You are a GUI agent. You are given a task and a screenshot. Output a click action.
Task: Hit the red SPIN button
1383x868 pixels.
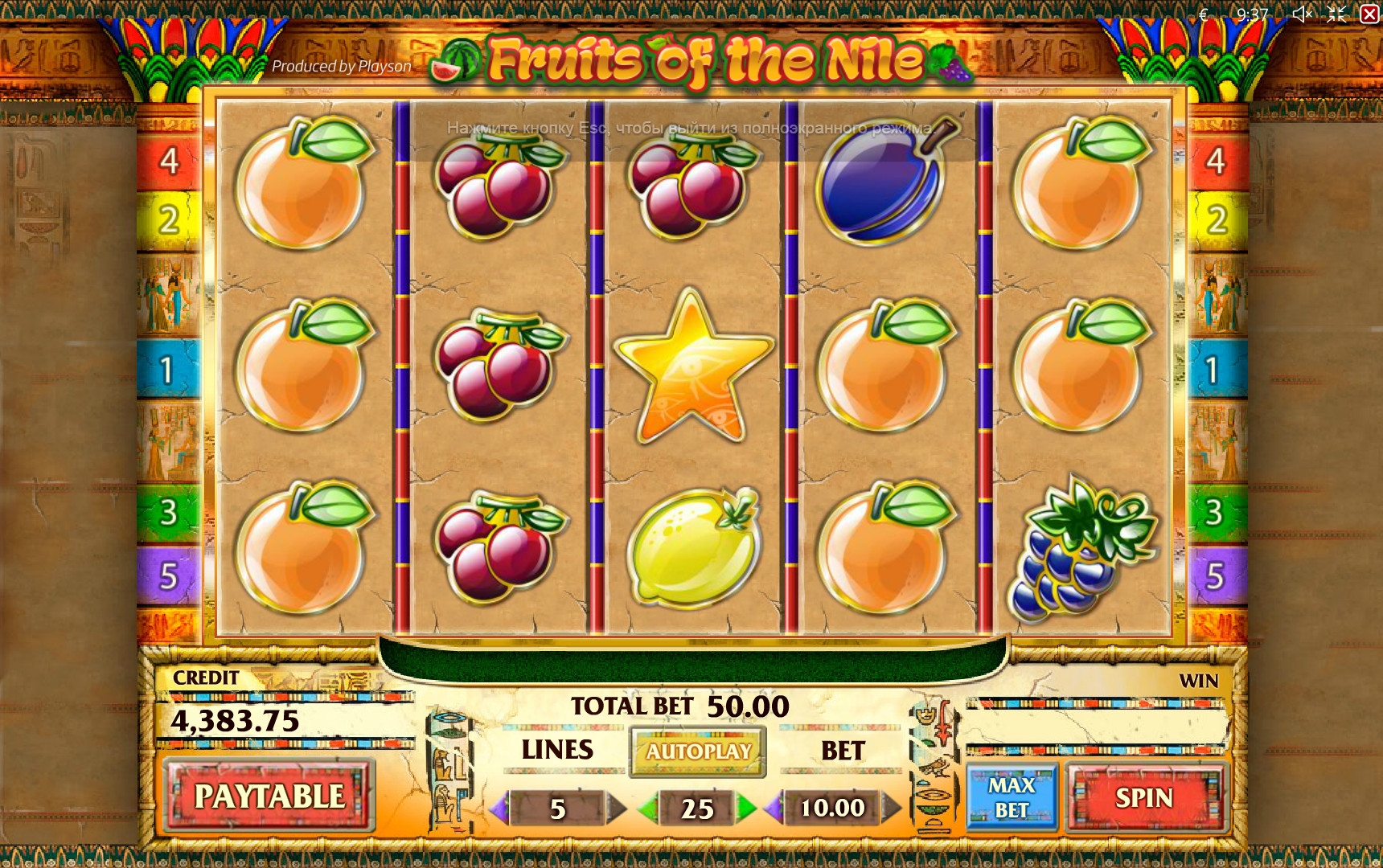point(1144,797)
